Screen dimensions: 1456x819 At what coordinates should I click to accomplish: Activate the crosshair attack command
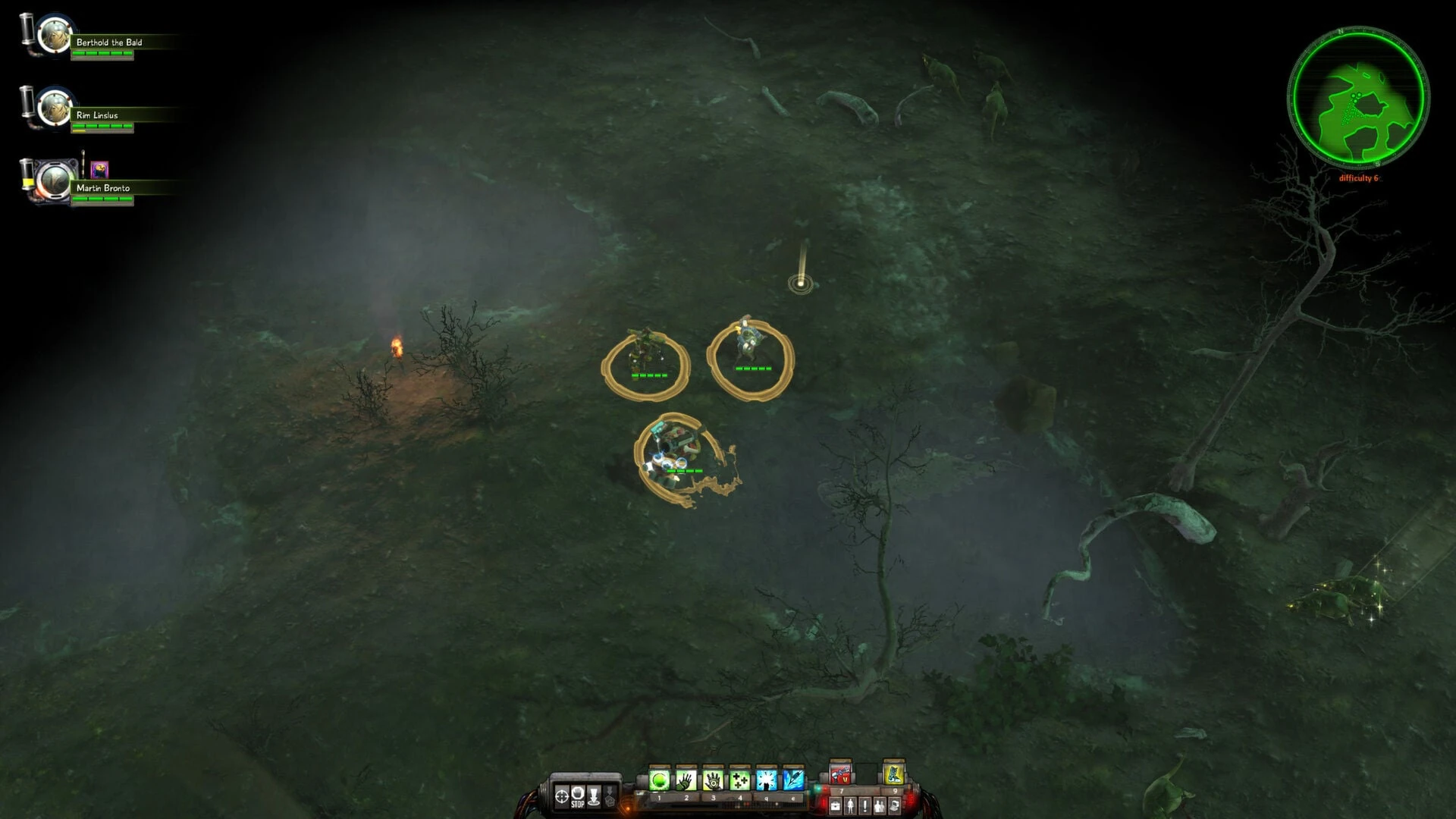click(562, 795)
